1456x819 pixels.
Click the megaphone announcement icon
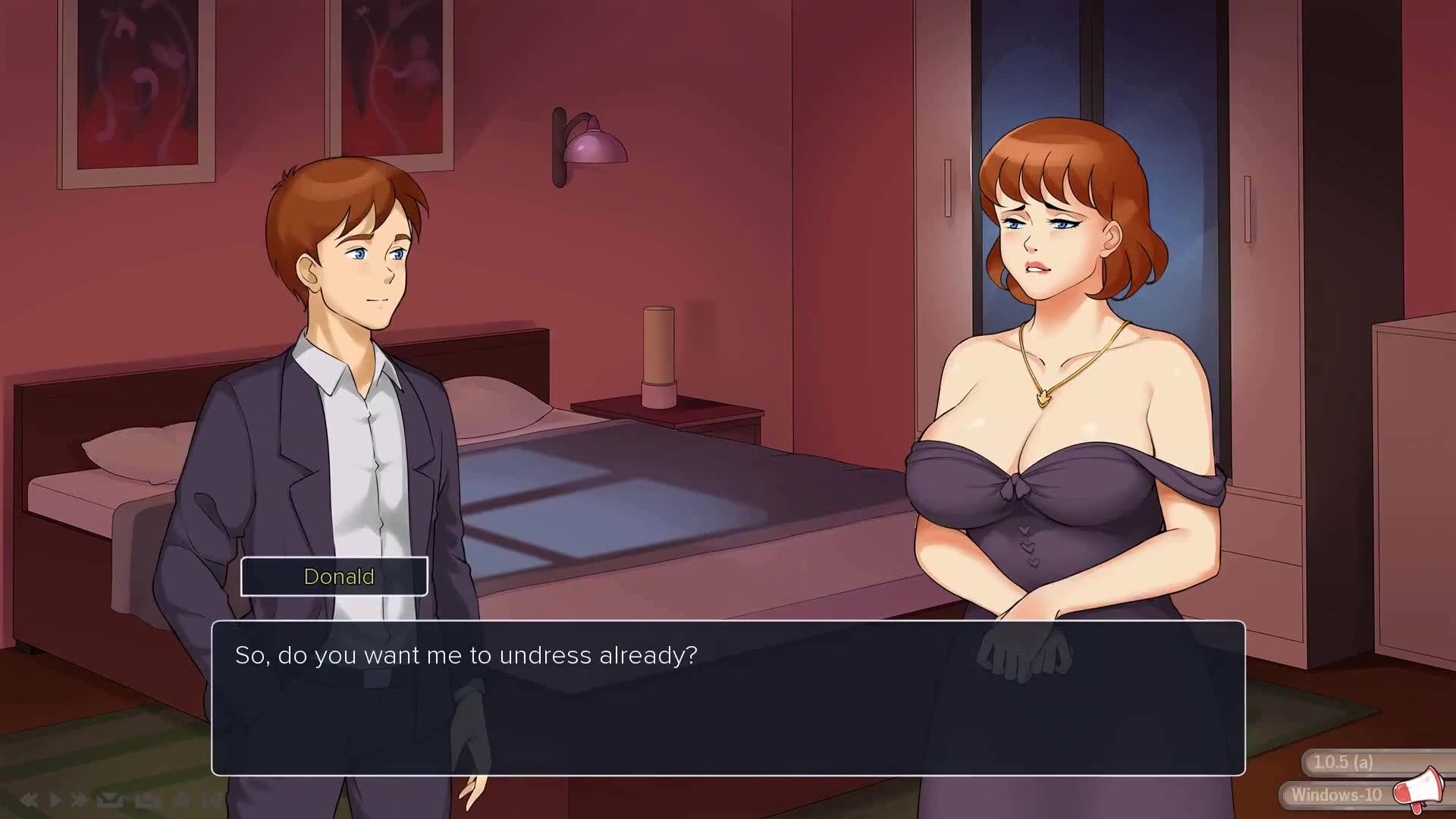tap(1417, 789)
